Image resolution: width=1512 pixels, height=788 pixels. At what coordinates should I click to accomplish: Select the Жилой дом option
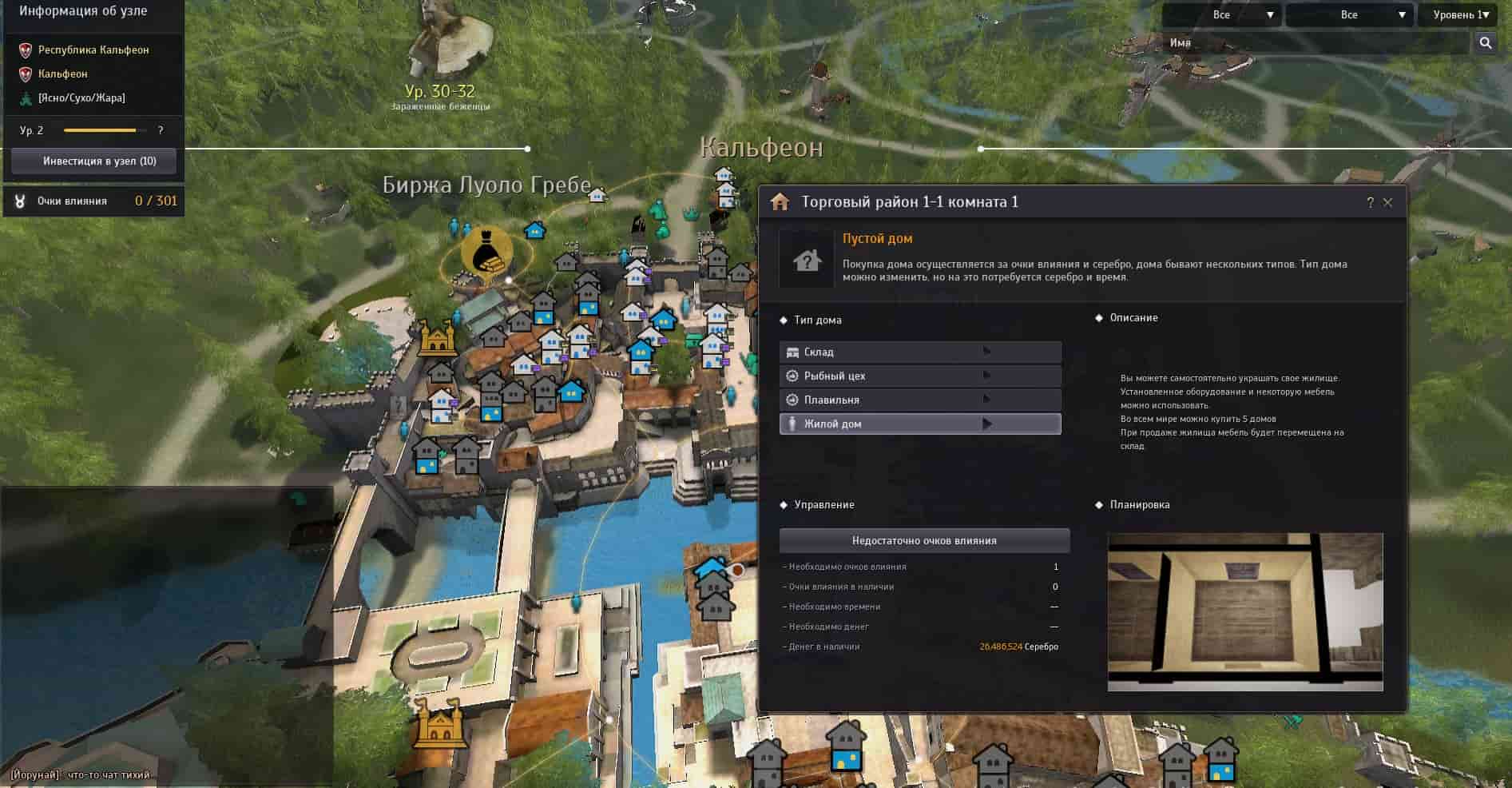tap(919, 424)
